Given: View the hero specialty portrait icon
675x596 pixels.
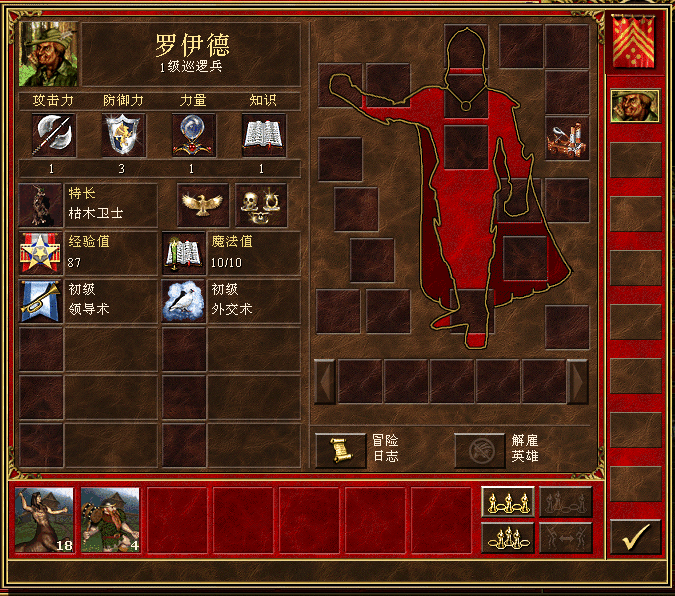Looking at the screenshot, I should pos(40,204).
